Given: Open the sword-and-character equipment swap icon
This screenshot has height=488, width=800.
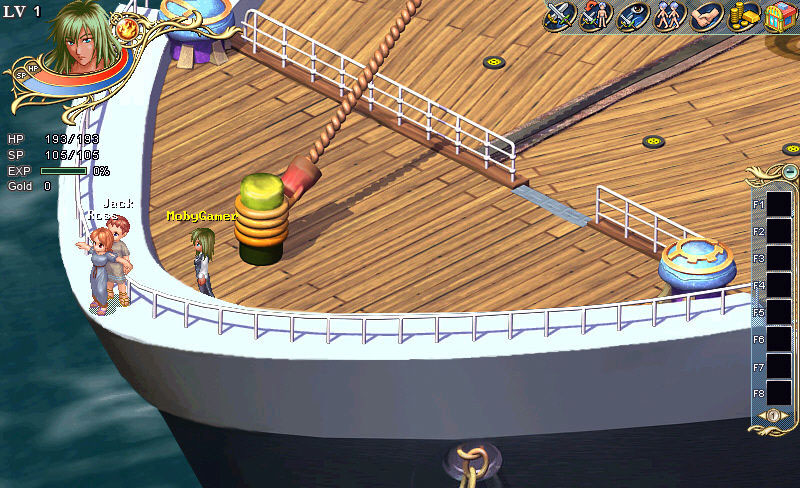Looking at the screenshot, I should click(595, 17).
